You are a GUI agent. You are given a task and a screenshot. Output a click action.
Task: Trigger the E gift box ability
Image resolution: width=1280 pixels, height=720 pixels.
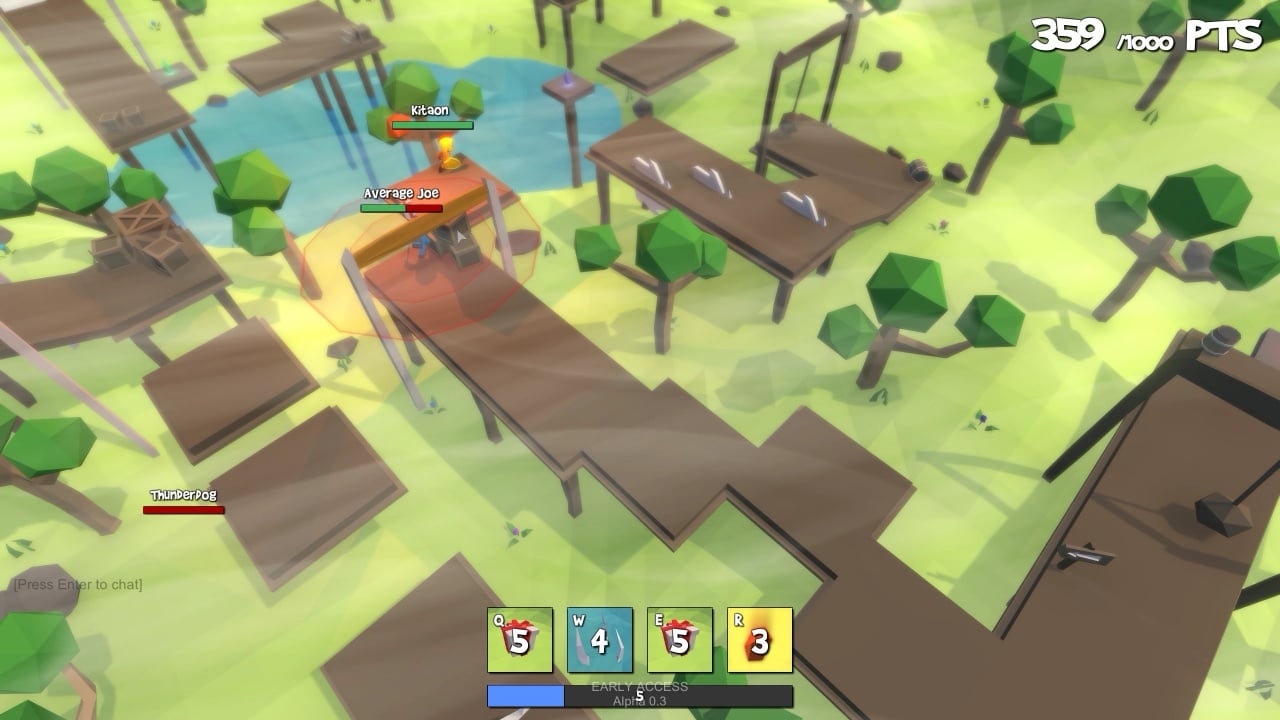680,640
